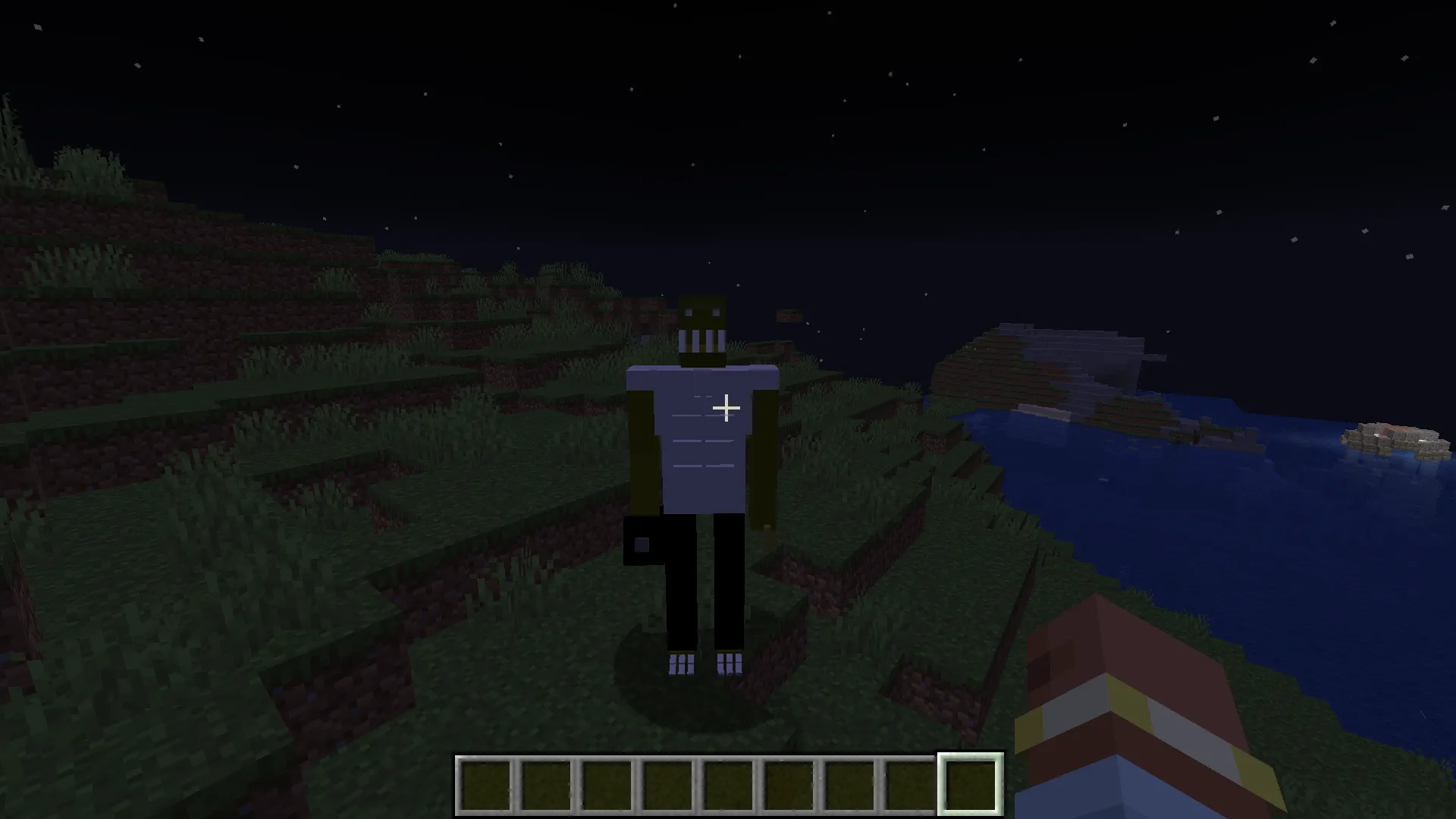Select the first hotbar slot
This screenshot has width=1456, height=819.
click(484, 782)
